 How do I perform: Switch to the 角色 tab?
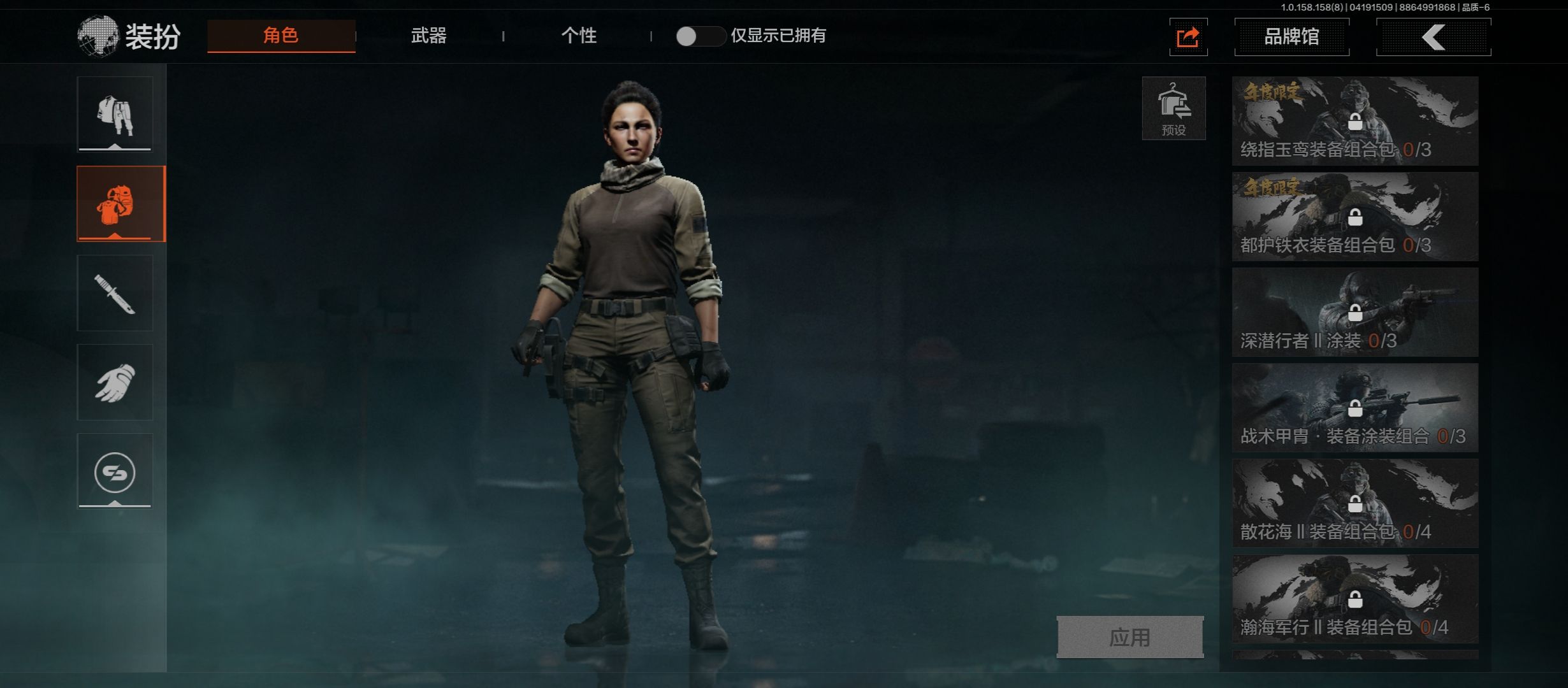(x=281, y=36)
